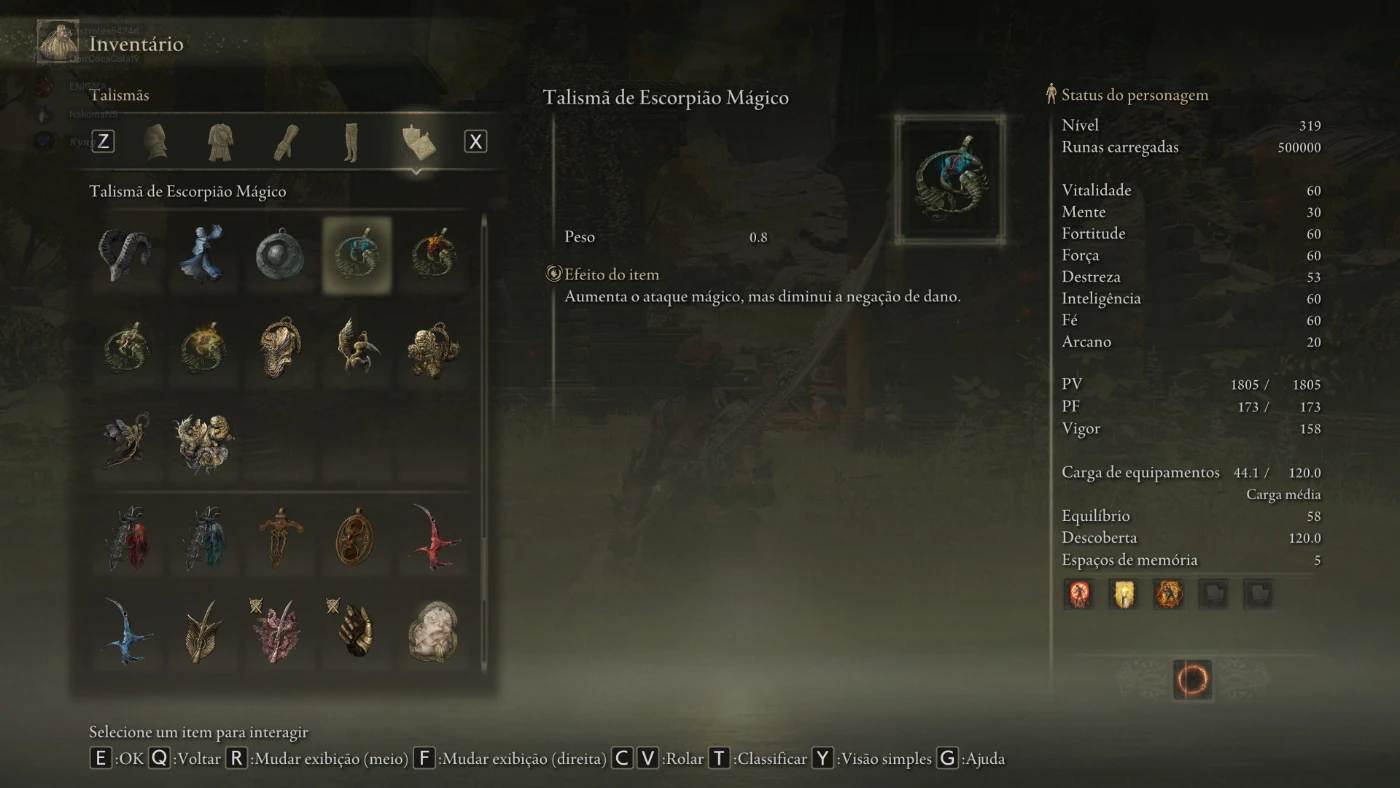
Task: Select the golden glowing spell icon
Action: click(x=1124, y=595)
